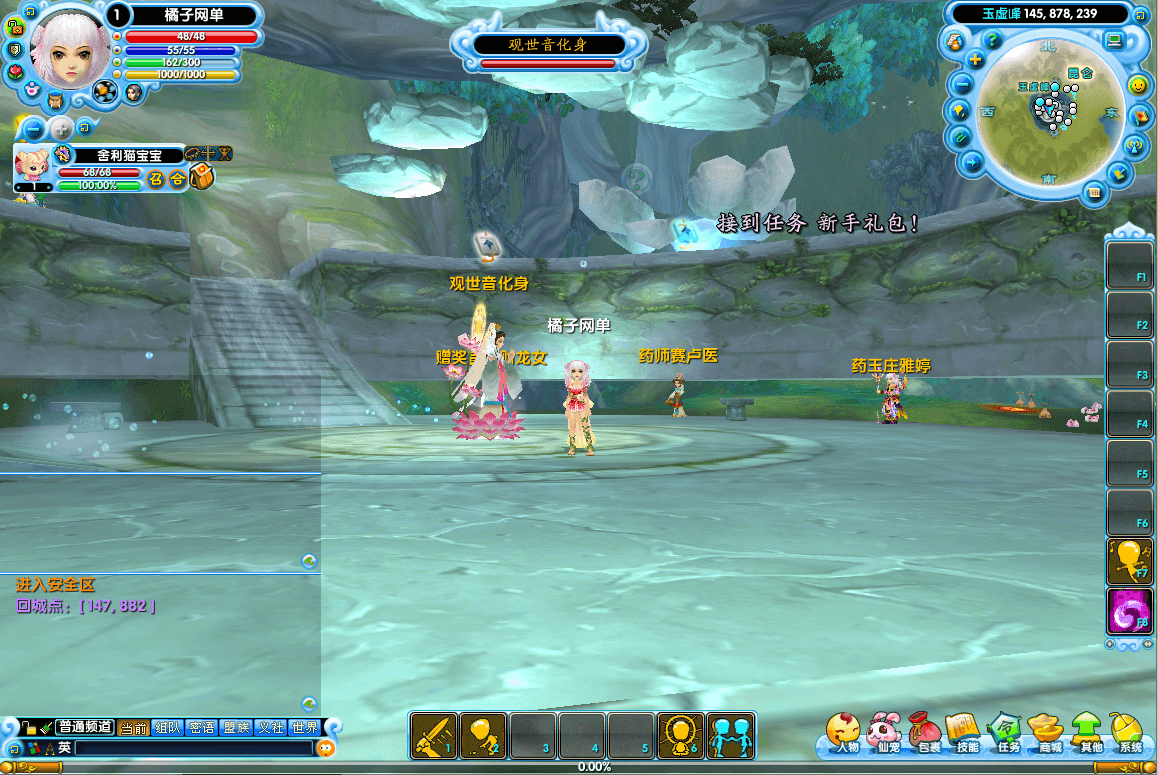The image size is (1158, 775).
Task: Switch chat to the 世界 world tab
Action: click(x=305, y=728)
